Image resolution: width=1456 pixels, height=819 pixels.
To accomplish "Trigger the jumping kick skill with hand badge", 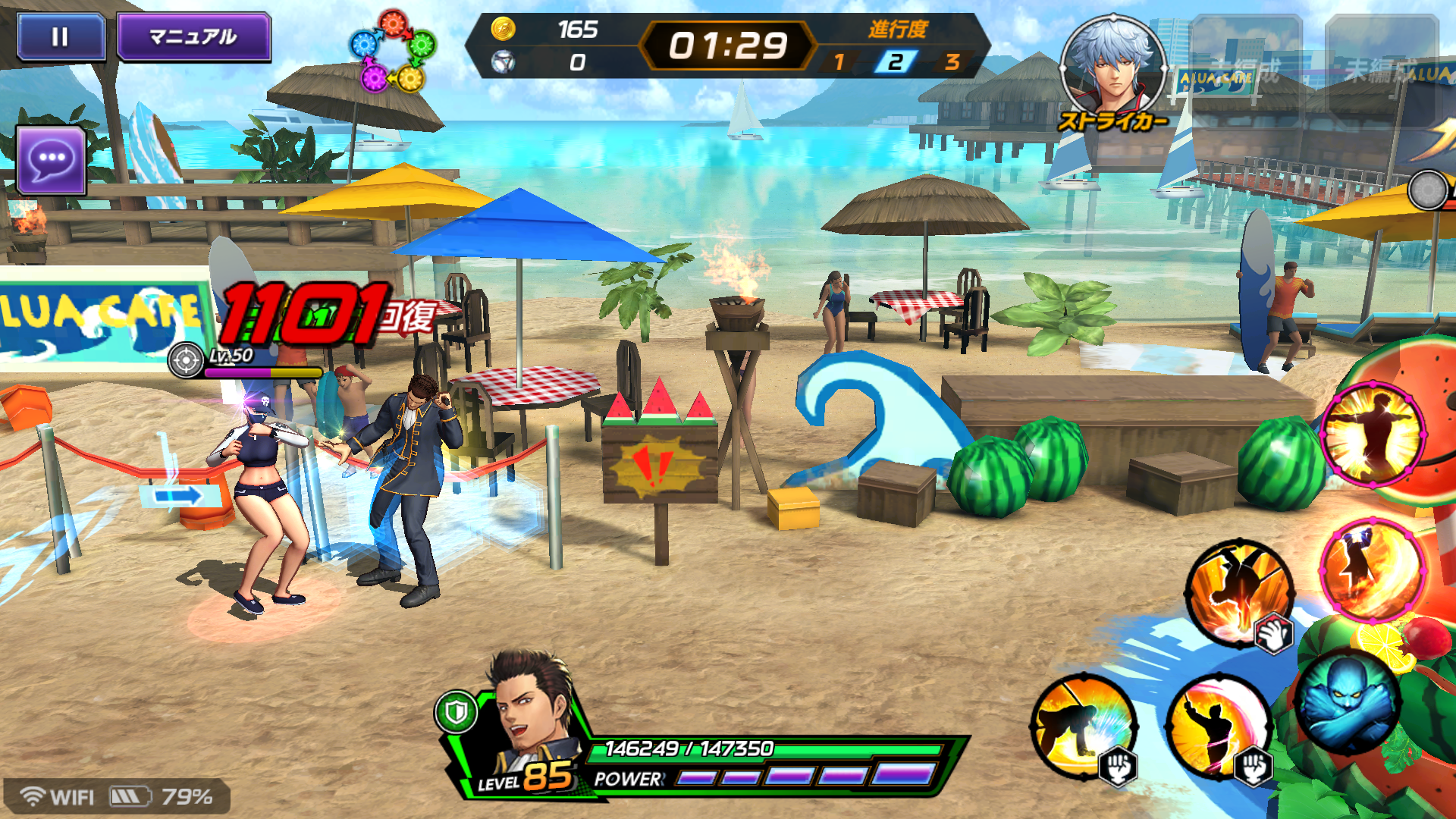I will (1240, 593).
